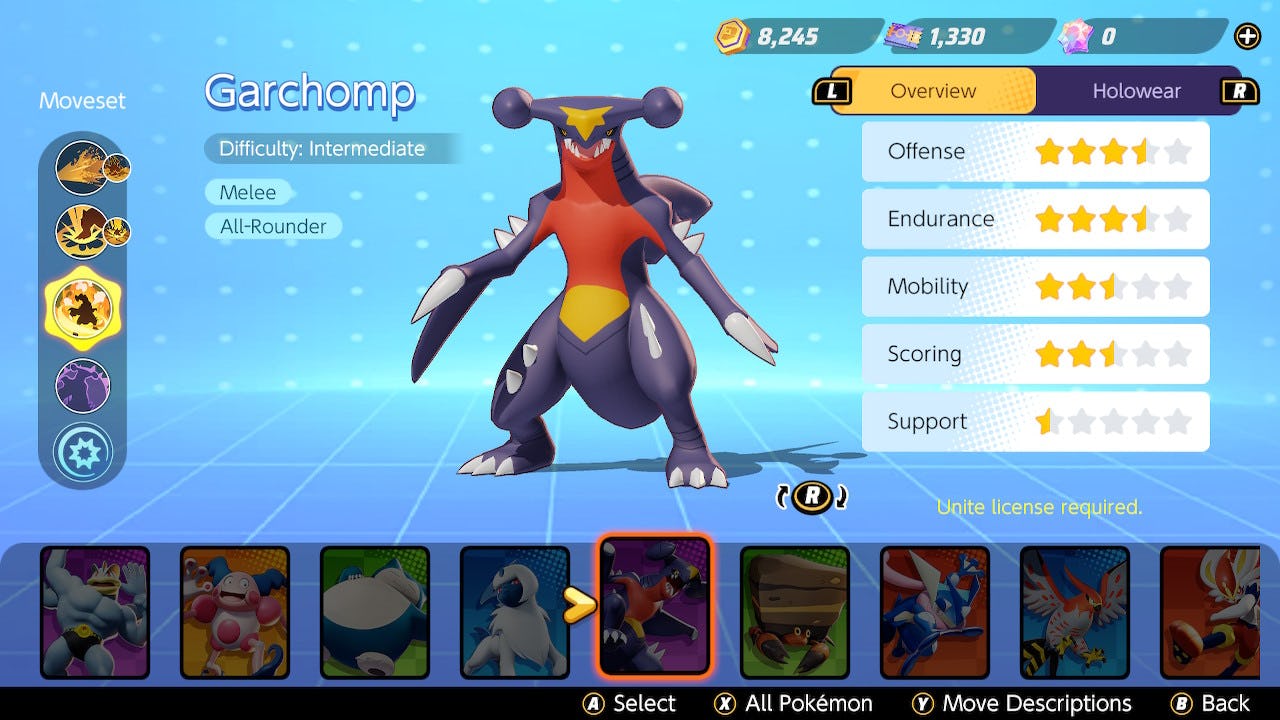Select the highlighted Garchomp portrait
Viewport: 1280px width, 720px height.
[655, 606]
